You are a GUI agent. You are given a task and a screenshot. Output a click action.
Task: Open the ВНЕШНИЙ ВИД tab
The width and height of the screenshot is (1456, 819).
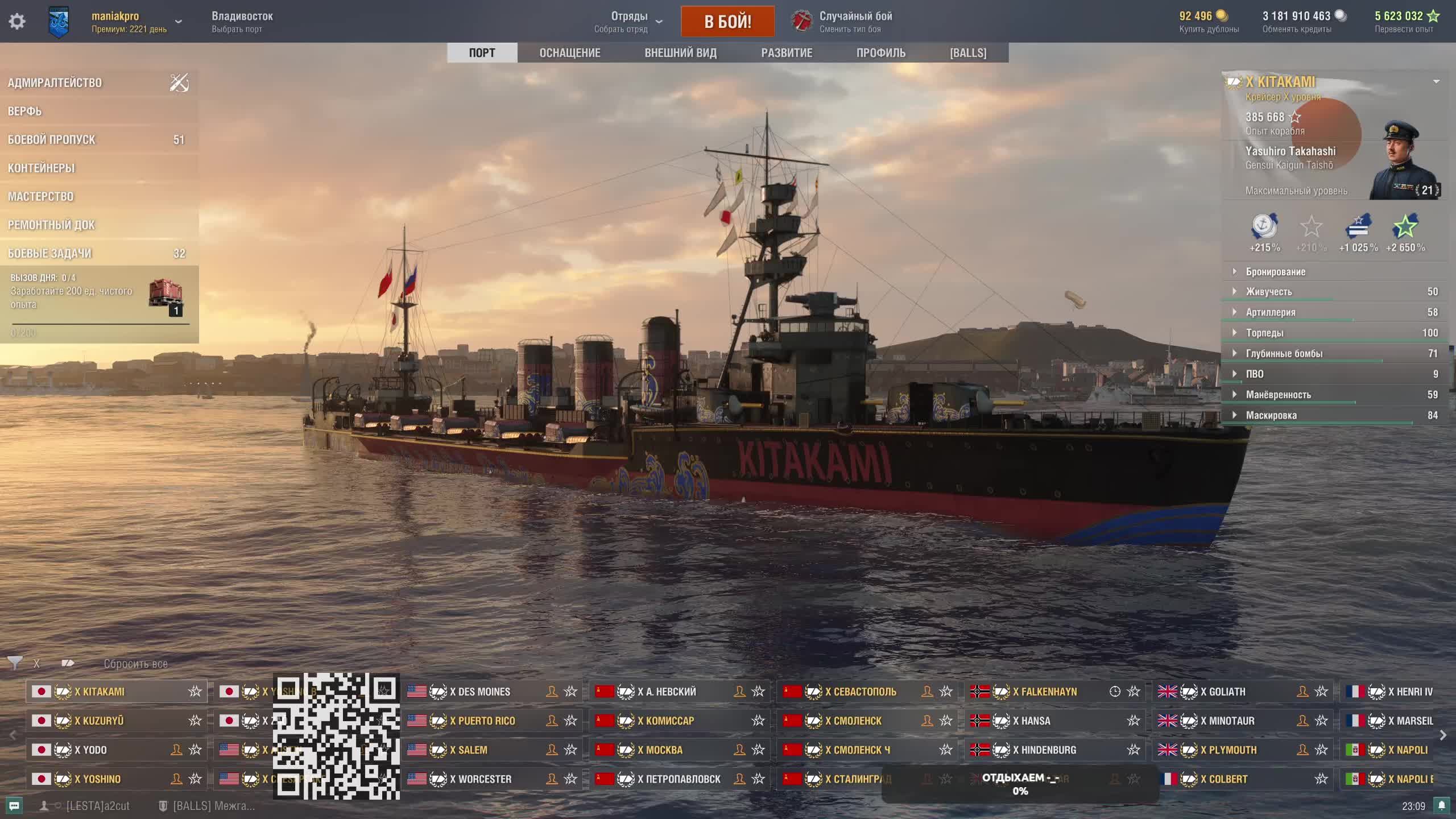(680, 53)
